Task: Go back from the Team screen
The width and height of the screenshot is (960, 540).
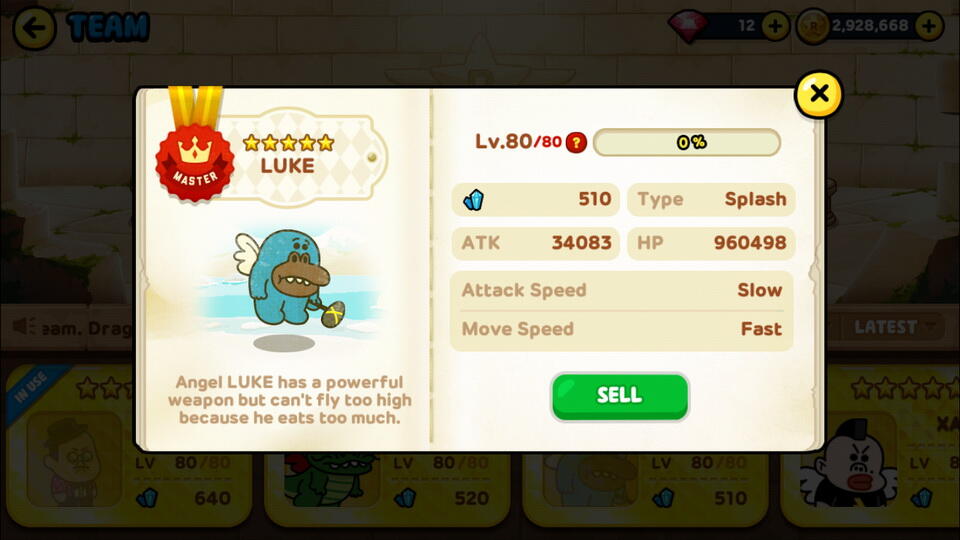Action: pyautogui.click(x=34, y=28)
